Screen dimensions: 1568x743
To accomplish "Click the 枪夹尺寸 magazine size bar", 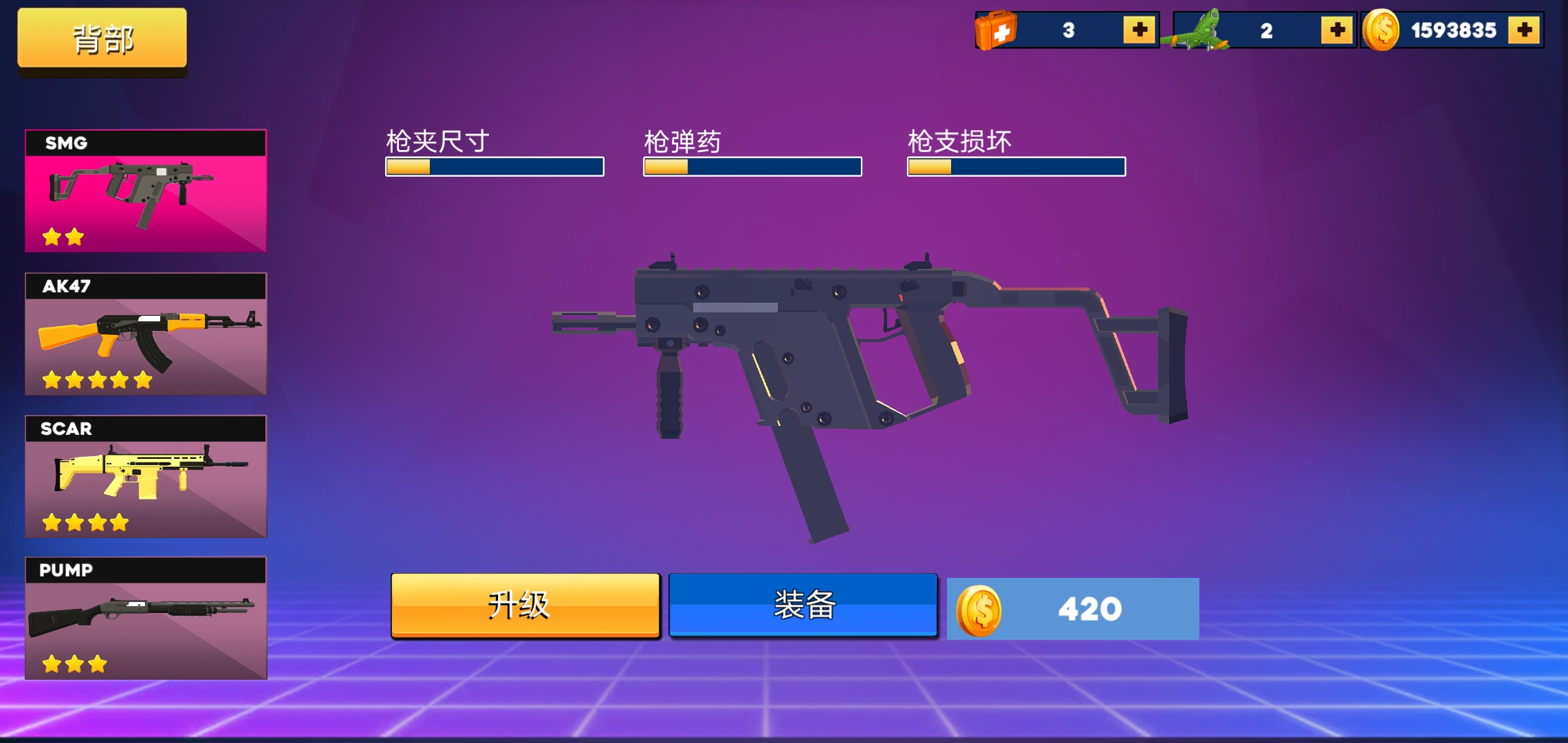I will (x=494, y=167).
